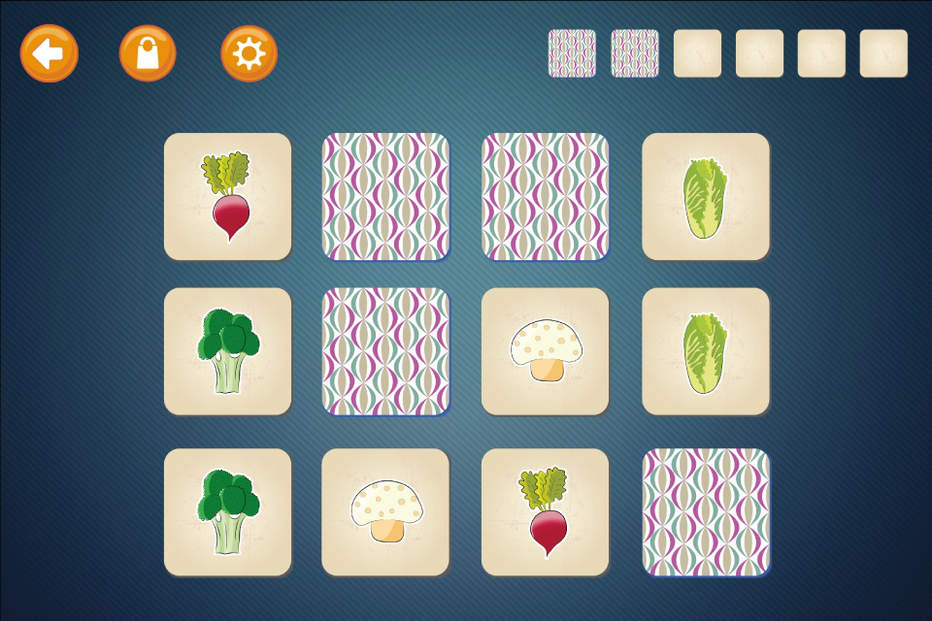Open settings with the gear button
Screen dimensions: 932x621
pos(249,53)
